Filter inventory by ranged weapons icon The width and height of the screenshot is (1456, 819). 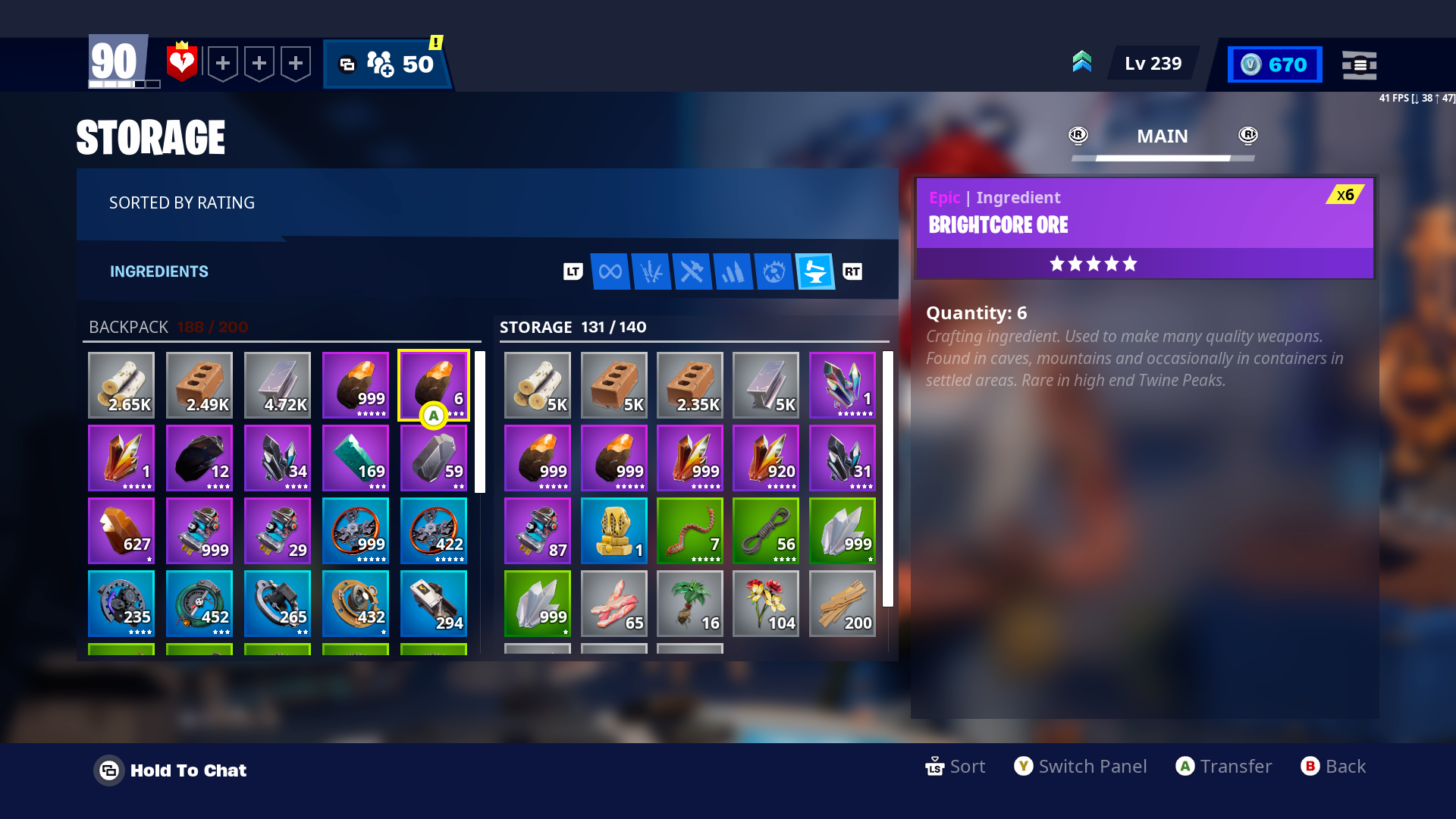click(x=651, y=271)
